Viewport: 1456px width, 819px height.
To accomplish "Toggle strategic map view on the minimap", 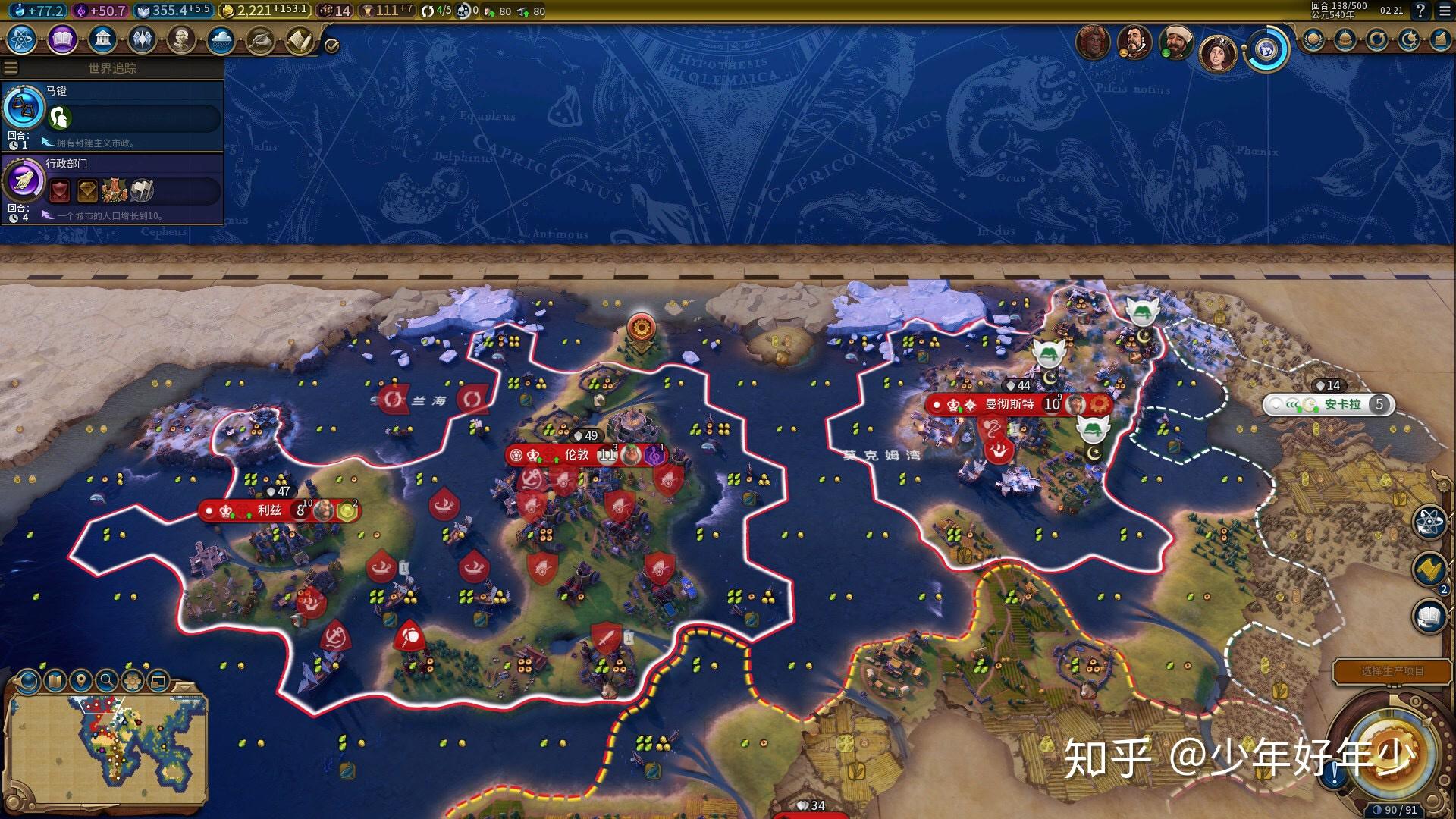I will click(28, 679).
